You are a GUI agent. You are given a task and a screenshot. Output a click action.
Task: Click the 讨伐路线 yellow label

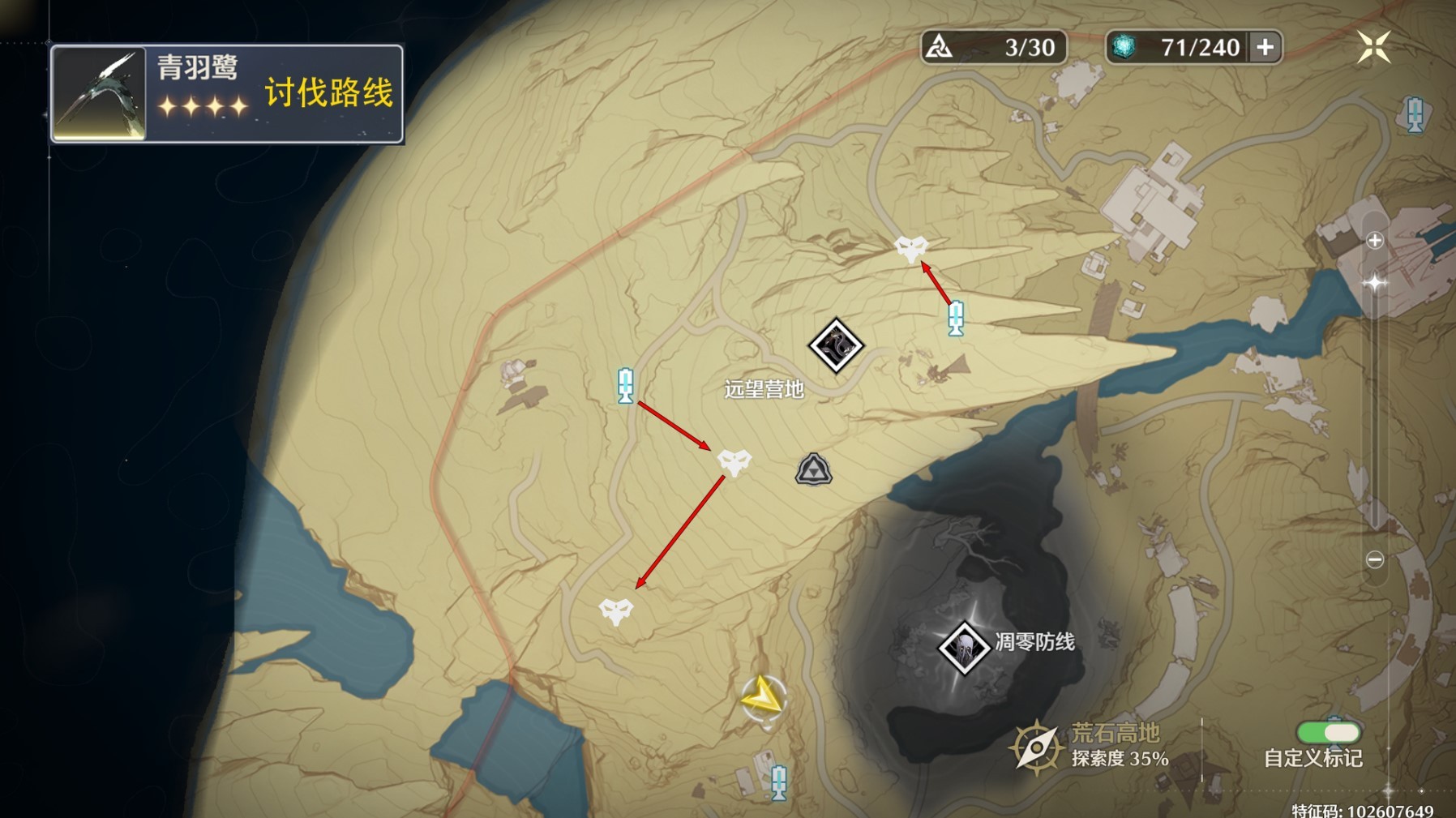coord(328,93)
